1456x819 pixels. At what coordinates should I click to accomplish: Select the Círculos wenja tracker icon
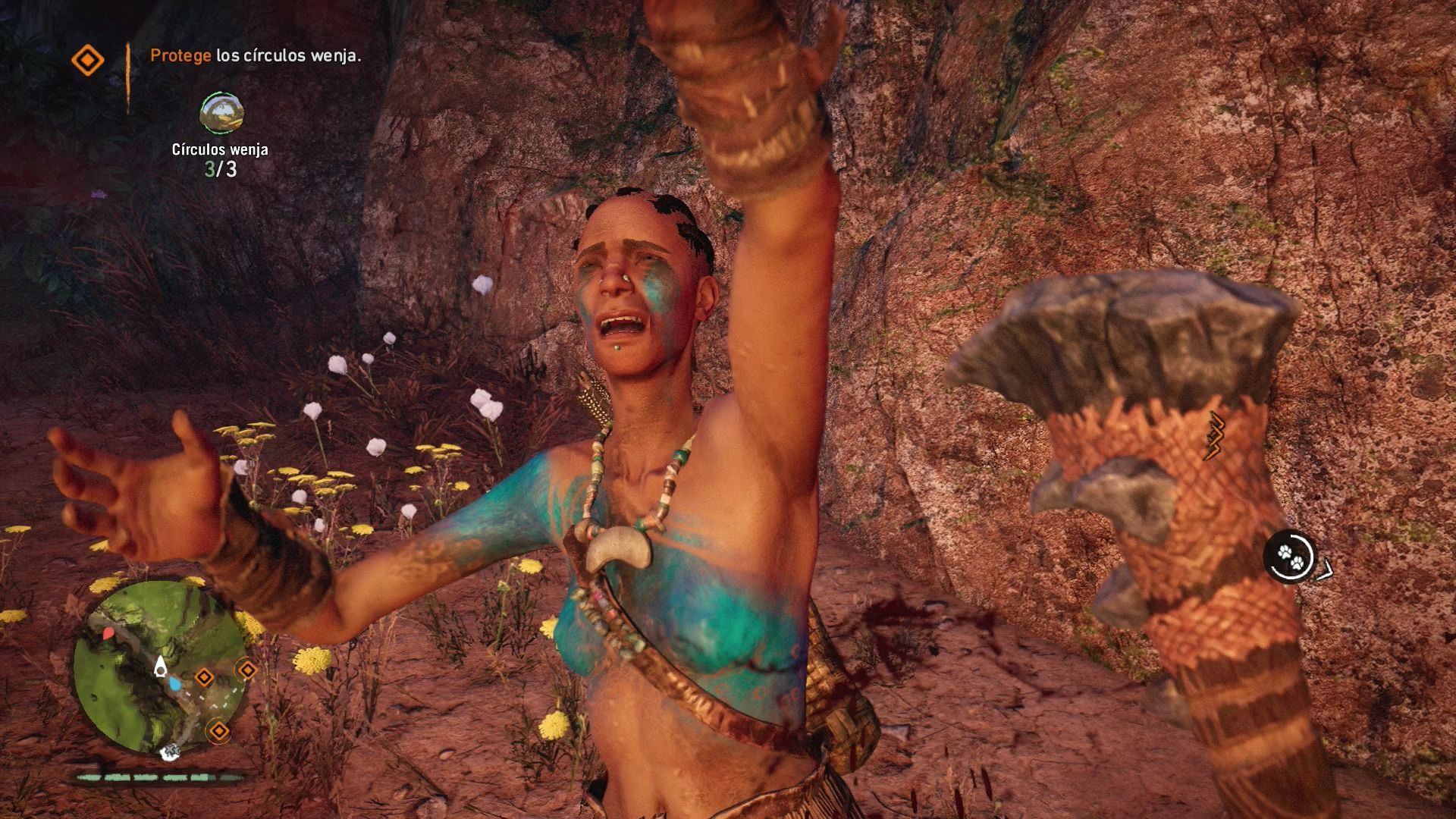point(221,112)
